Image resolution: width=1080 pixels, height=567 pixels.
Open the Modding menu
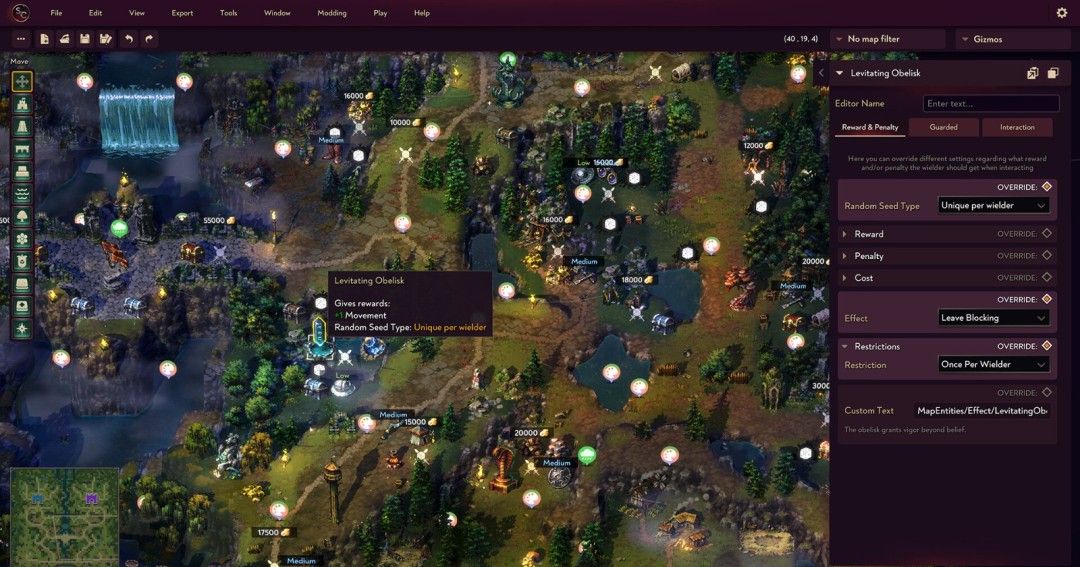pos(331,13)
